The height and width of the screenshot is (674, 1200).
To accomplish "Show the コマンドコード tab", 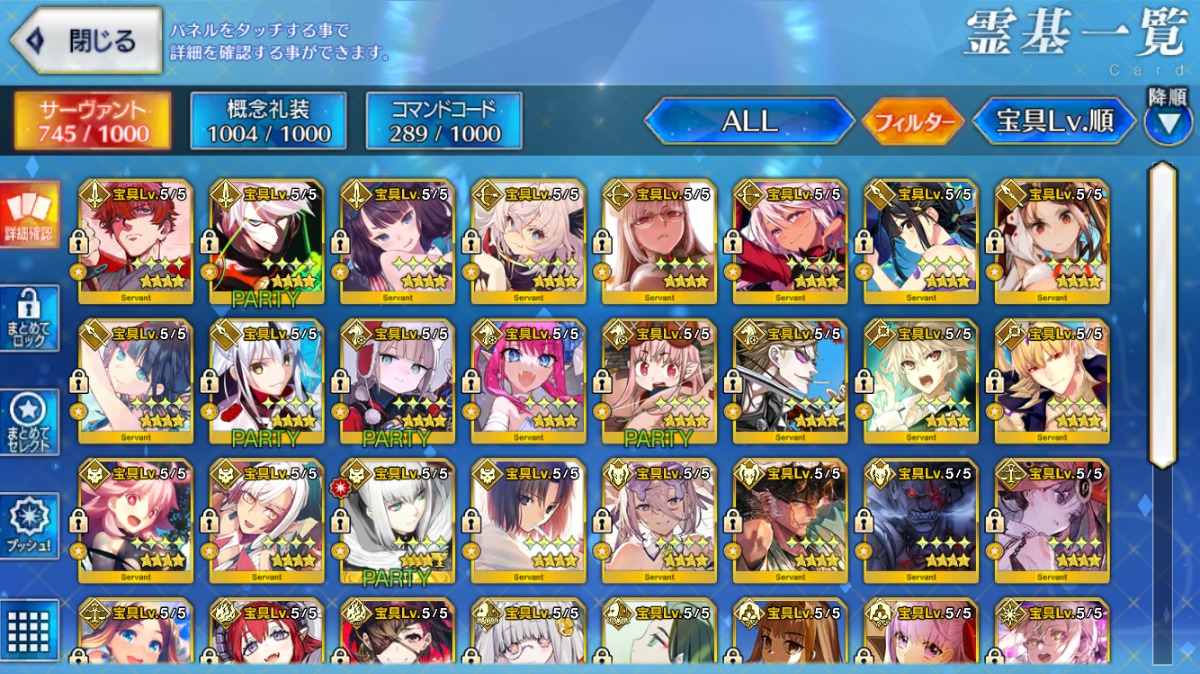I will [x=444, y=121].
